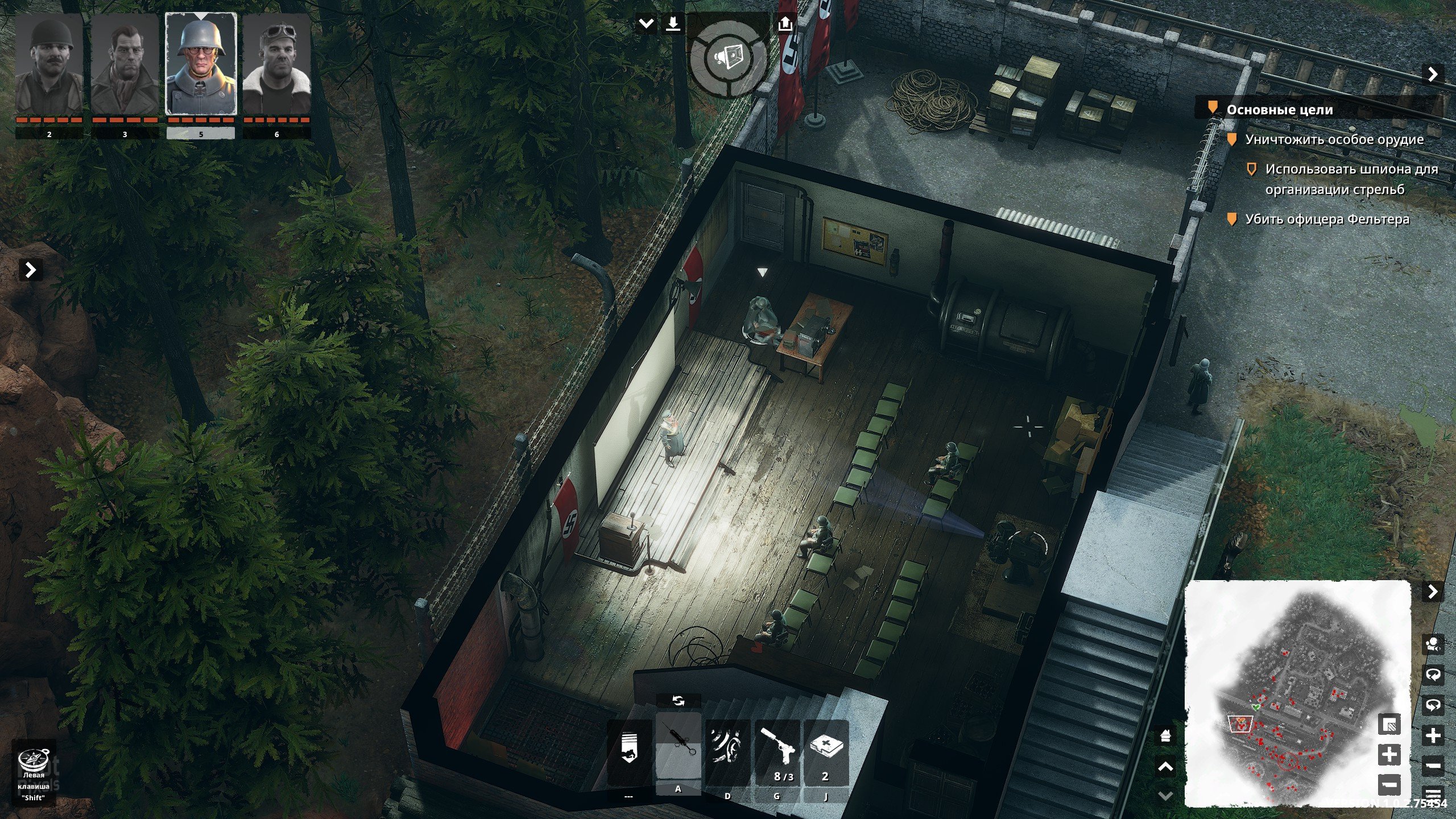Choose the spy portrait with round glasses

pyautogui.click(x=201, y=65)
